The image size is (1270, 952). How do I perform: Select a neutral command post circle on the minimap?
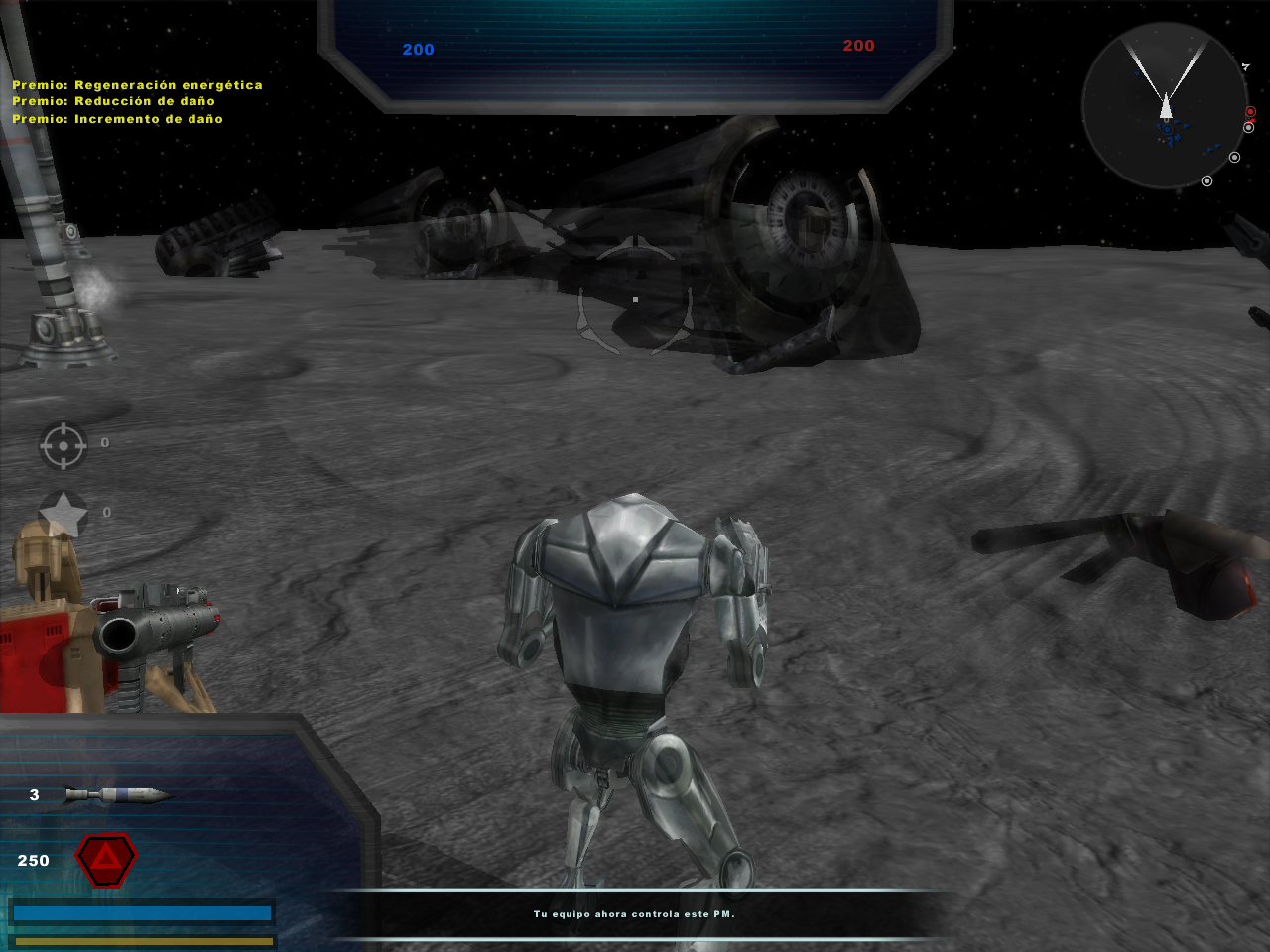click(1234, 157)
